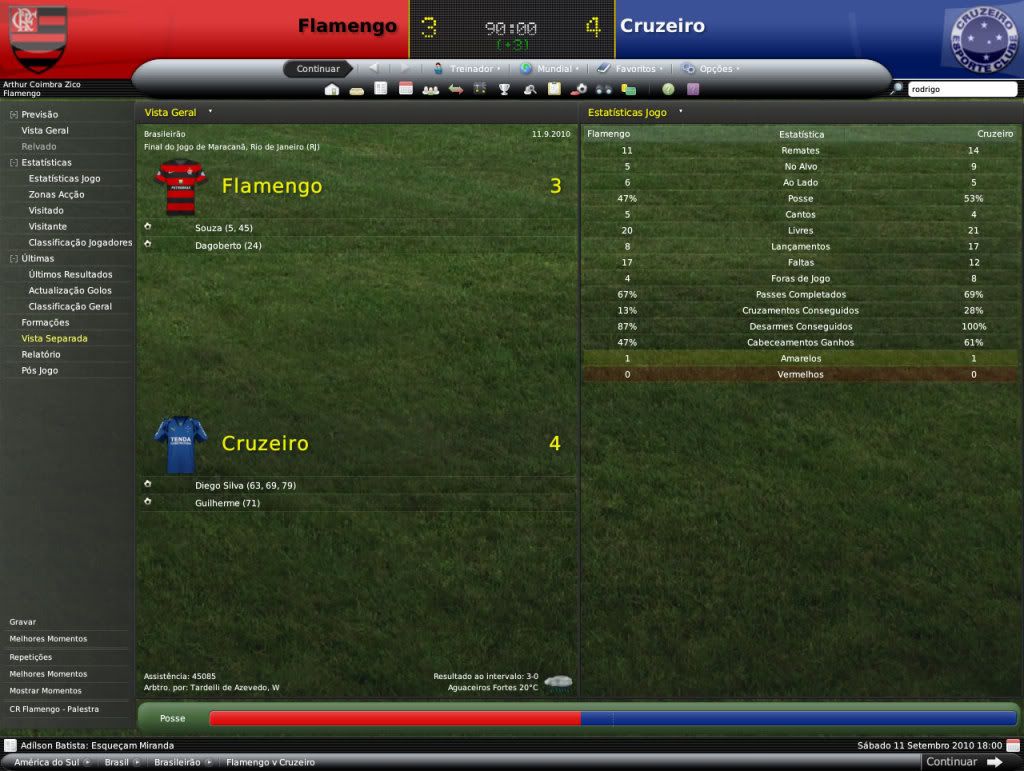The width and height of the screenshot is (1024, 771).
Task: Select the Brasileirão breadcrumb in bottom bar
Action: pyautogui.click(x=177, y=762)
